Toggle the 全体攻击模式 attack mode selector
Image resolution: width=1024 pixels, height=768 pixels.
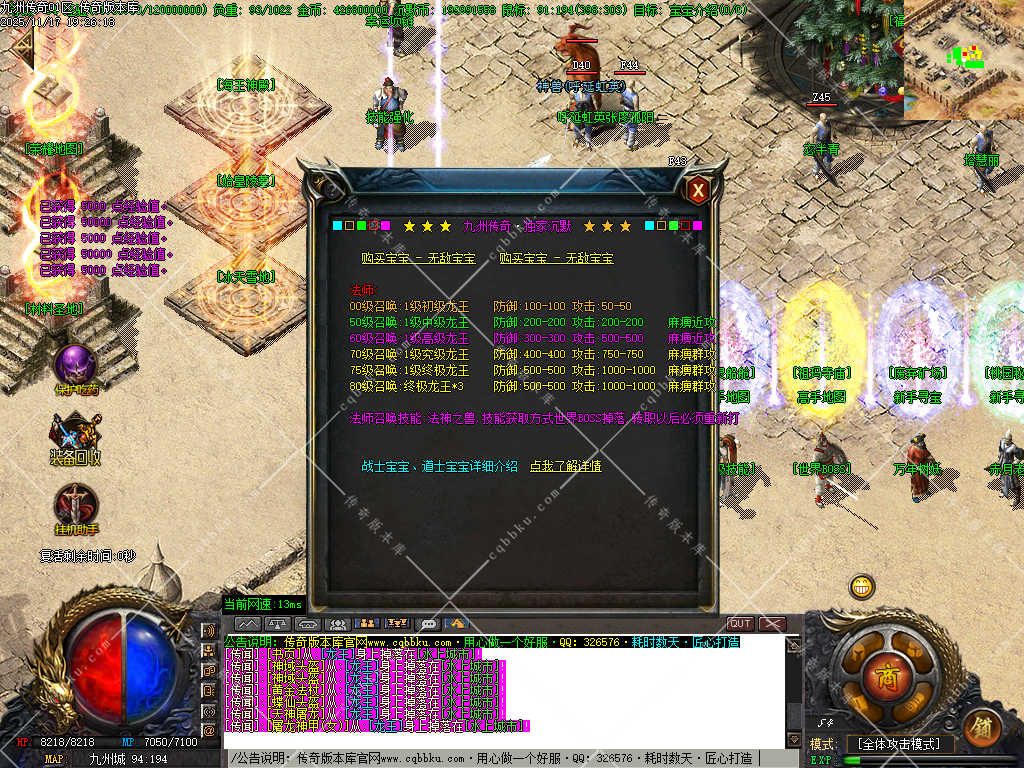(x=899, y=744)
